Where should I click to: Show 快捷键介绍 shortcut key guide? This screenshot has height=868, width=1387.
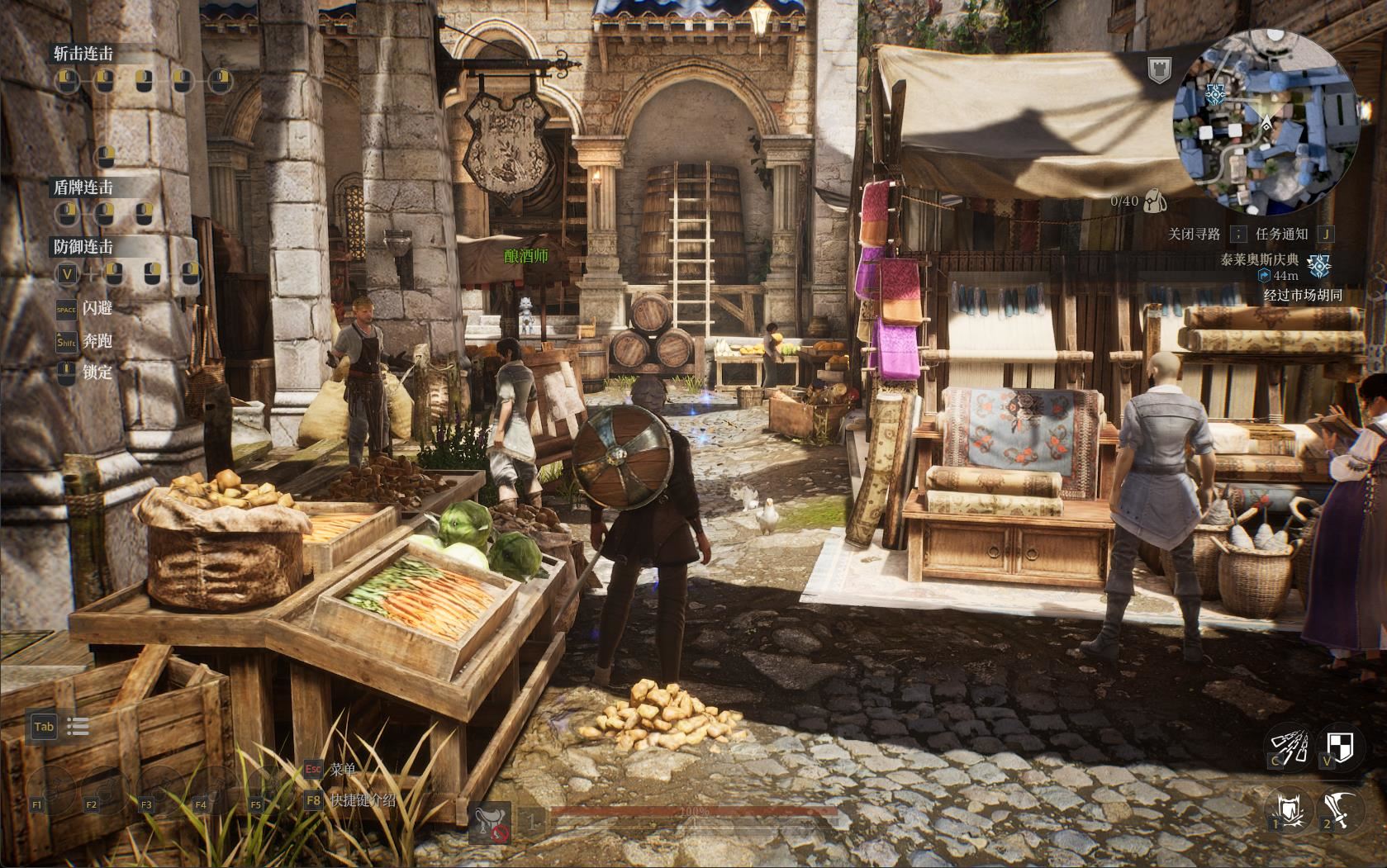pos(362,800)
